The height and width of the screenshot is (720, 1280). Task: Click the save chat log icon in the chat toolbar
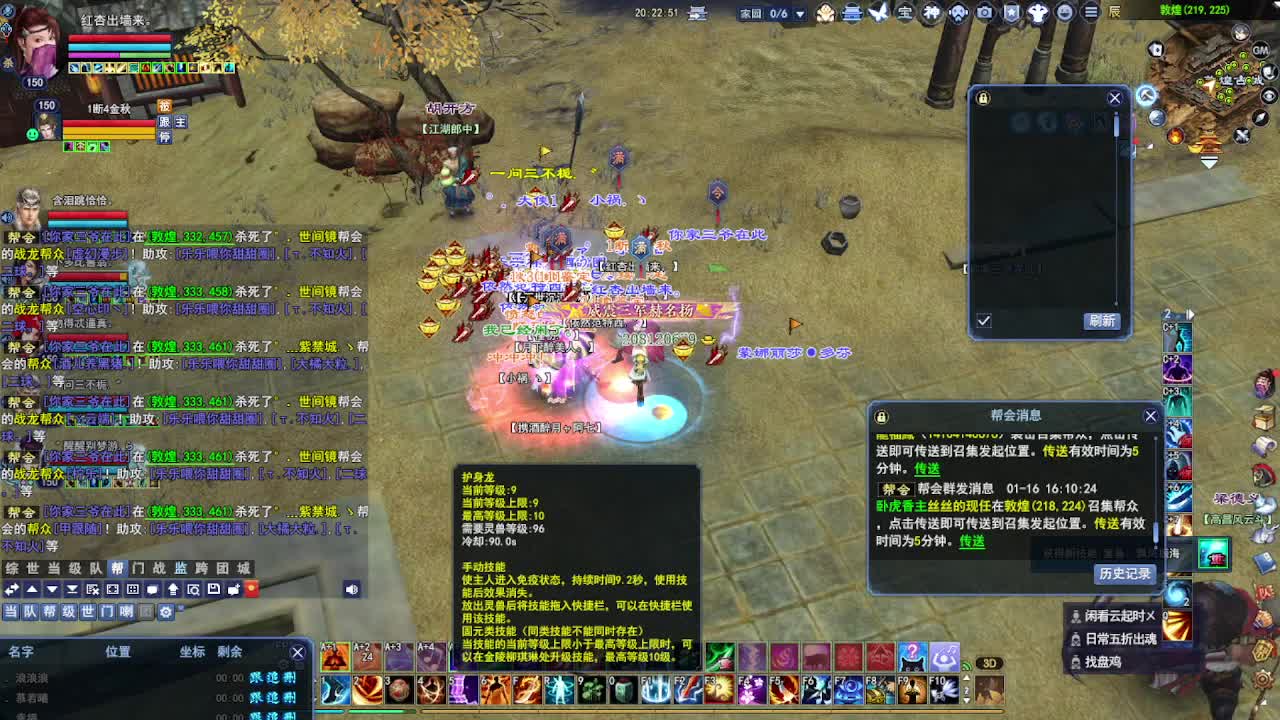[213, 590]
